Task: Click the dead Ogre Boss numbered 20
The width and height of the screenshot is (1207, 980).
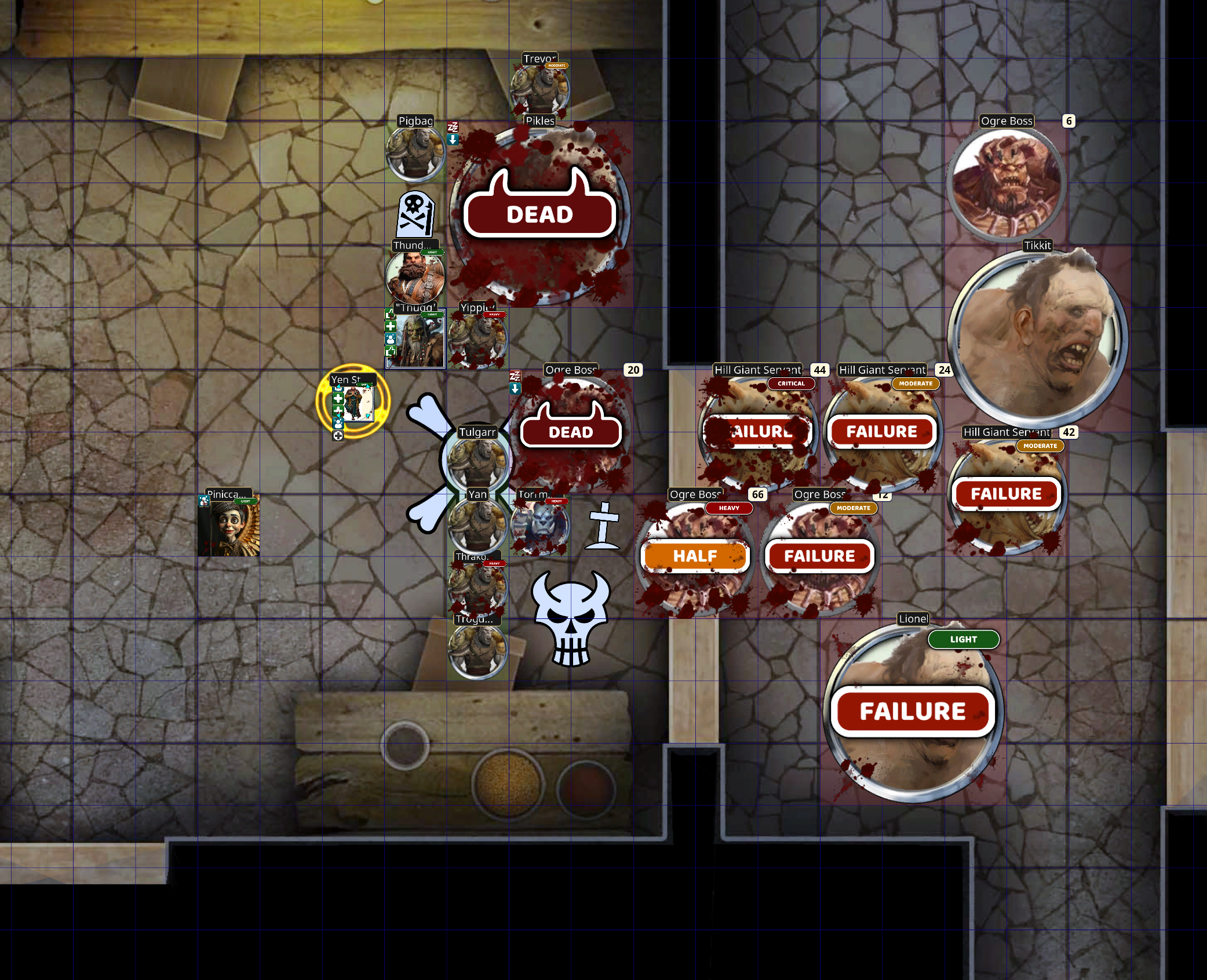Action: [x=571, y=432]
